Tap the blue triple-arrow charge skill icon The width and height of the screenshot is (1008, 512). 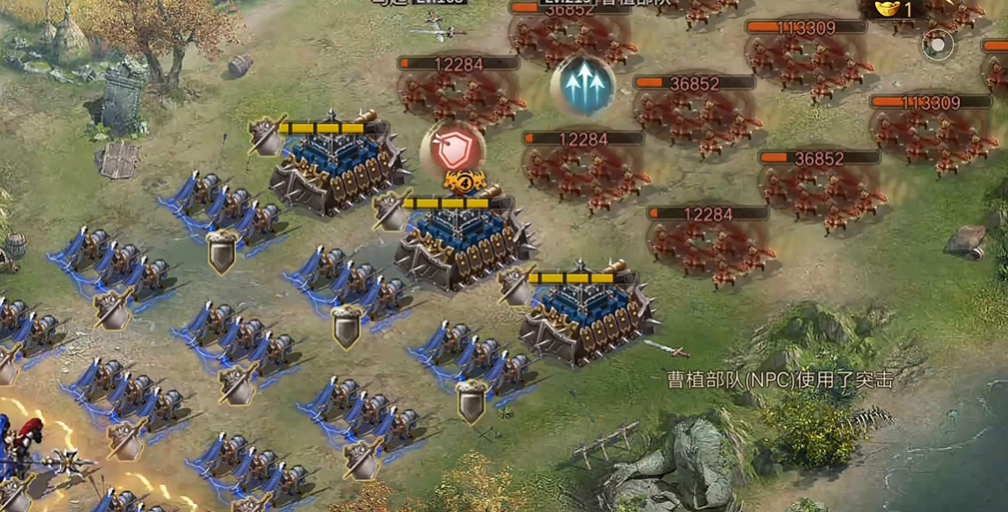[x=583, y=84]
